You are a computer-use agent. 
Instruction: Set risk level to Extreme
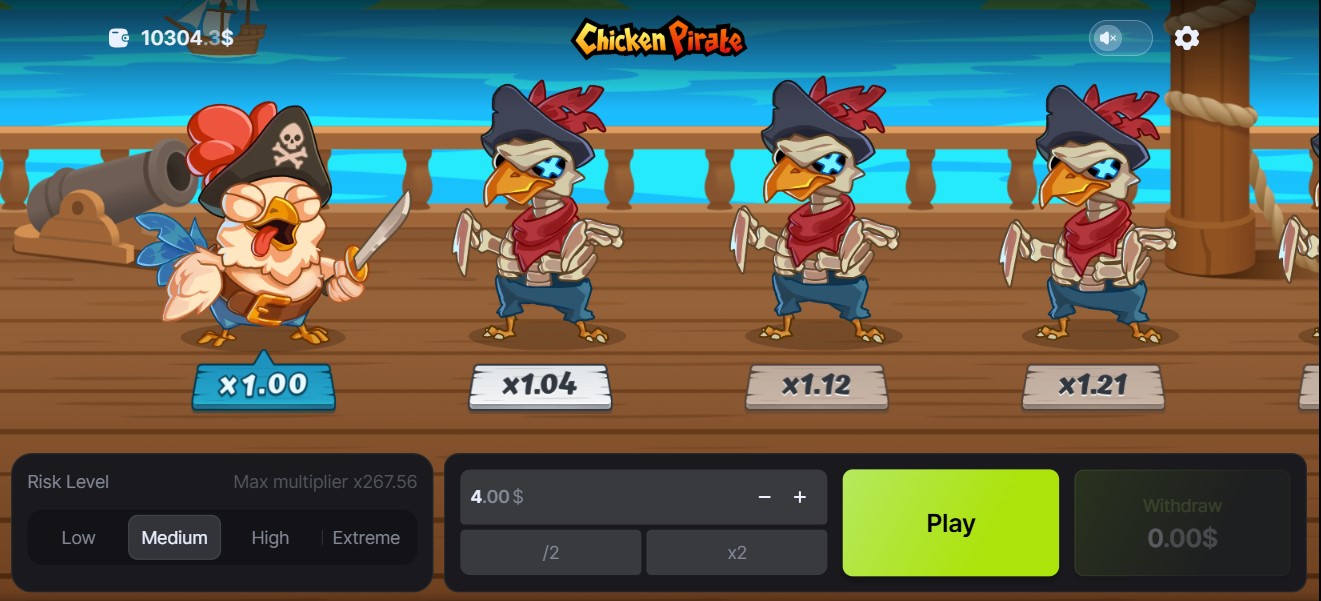(x=366, y=538)
